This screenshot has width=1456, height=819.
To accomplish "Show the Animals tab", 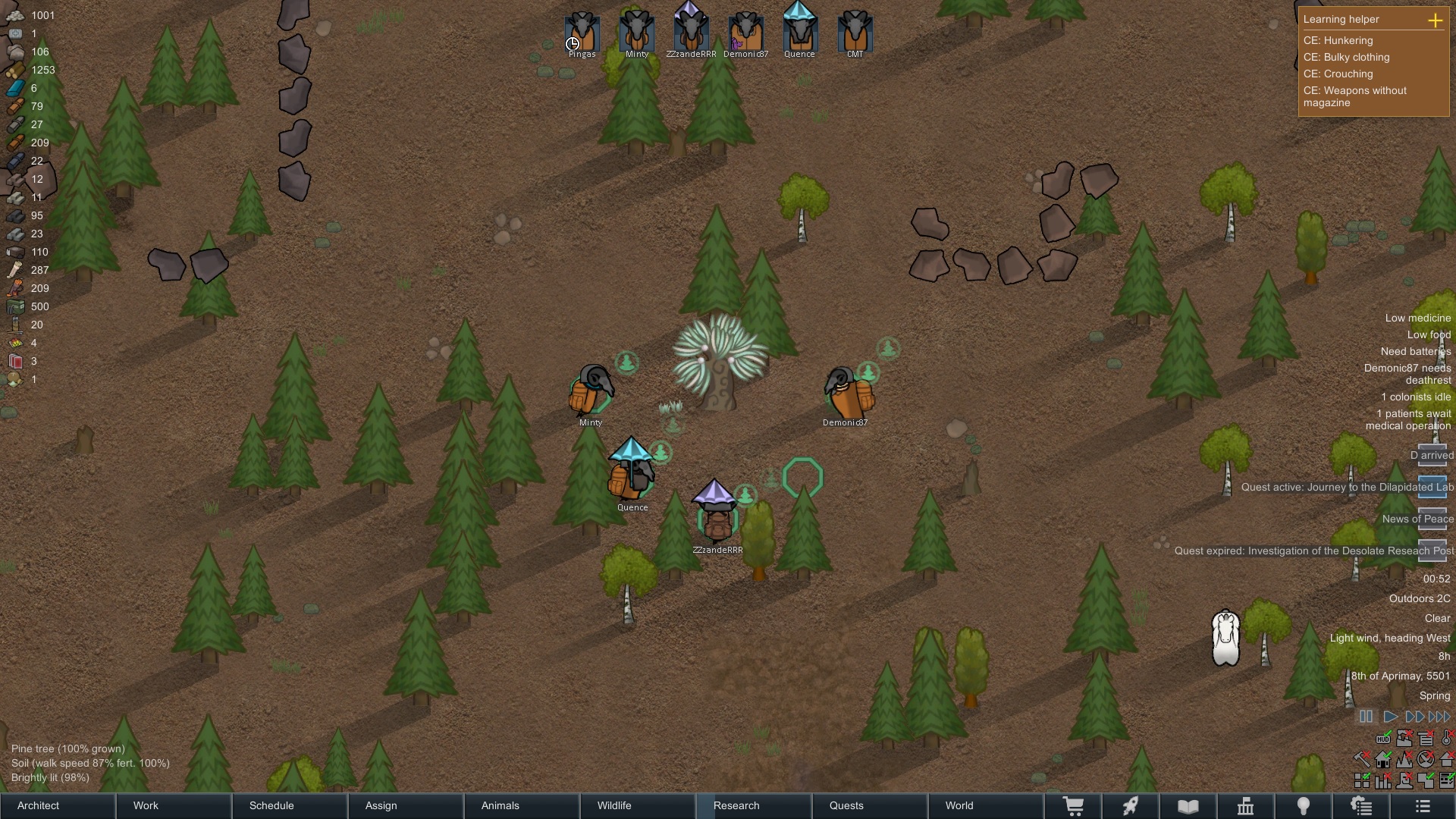I will 522,805.
